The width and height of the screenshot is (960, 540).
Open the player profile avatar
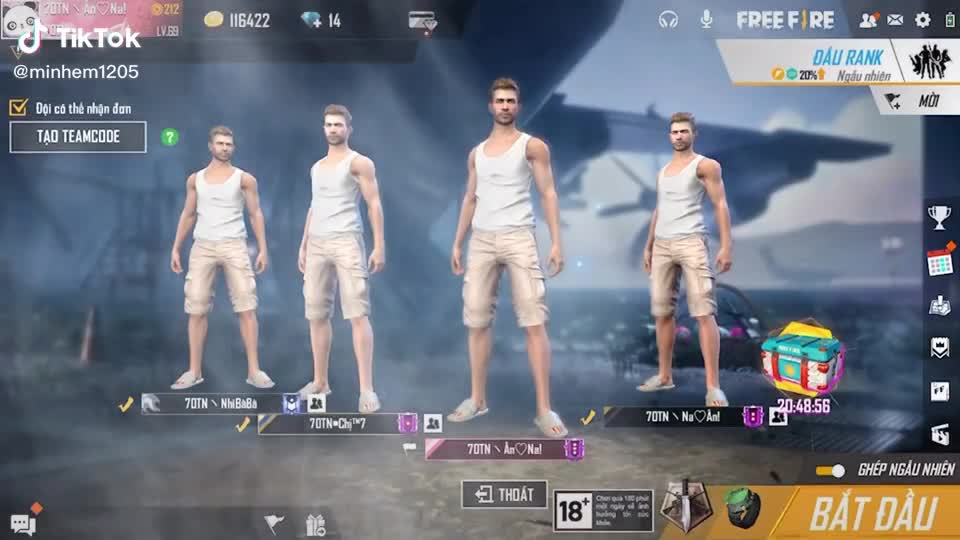coord(20,18)
